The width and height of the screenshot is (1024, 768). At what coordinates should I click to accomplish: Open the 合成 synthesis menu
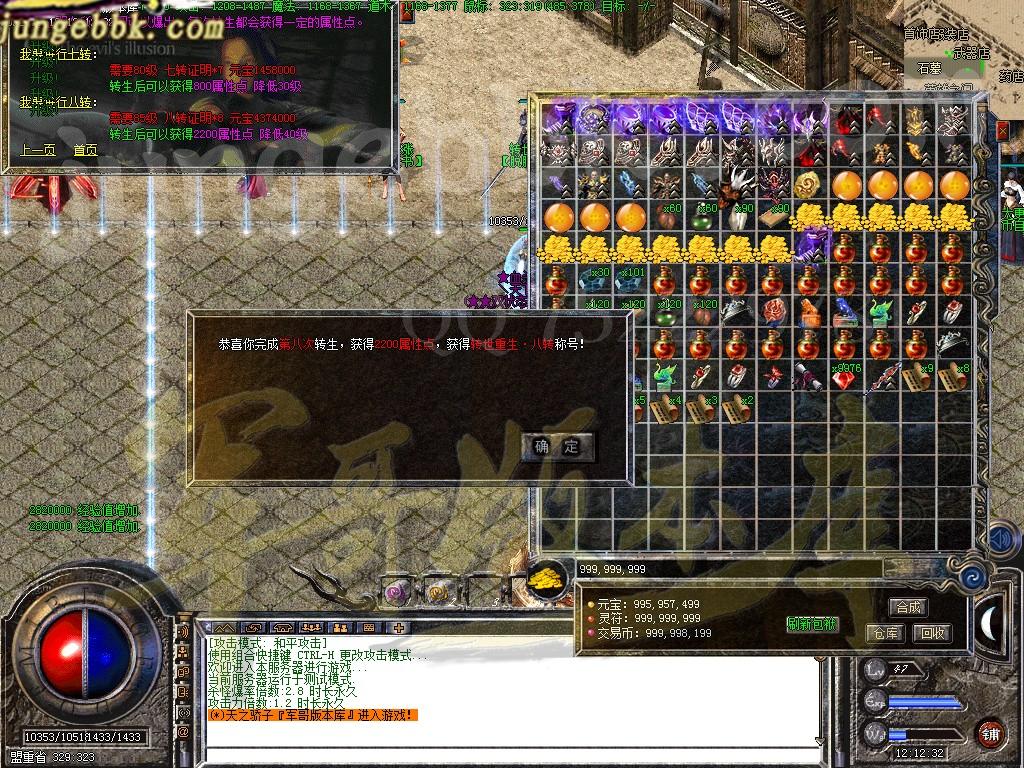(x=908, y=607)
